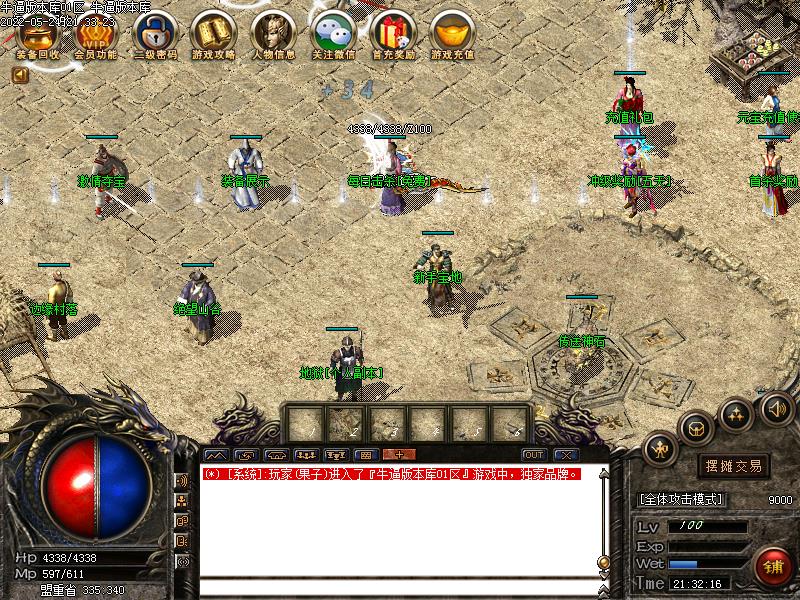Click the round character figure button
The width and height of the screenshot is (800, 600).
660,449
